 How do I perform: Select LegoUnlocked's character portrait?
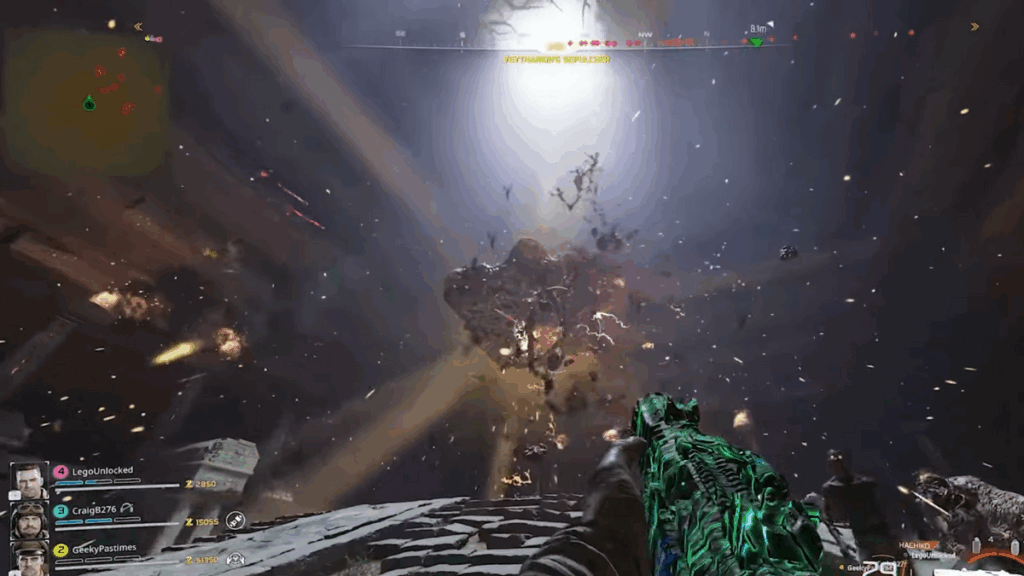coord(30,480)
